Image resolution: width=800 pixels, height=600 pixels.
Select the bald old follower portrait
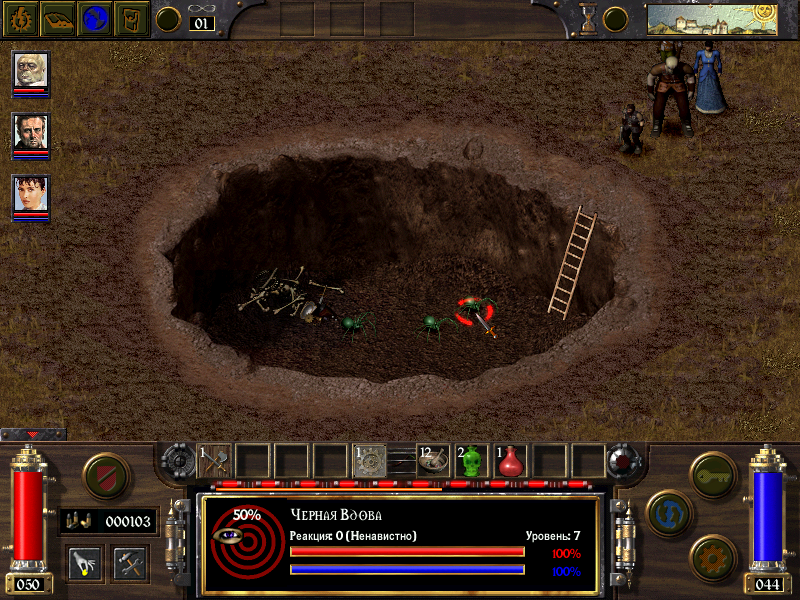[31, 70]
